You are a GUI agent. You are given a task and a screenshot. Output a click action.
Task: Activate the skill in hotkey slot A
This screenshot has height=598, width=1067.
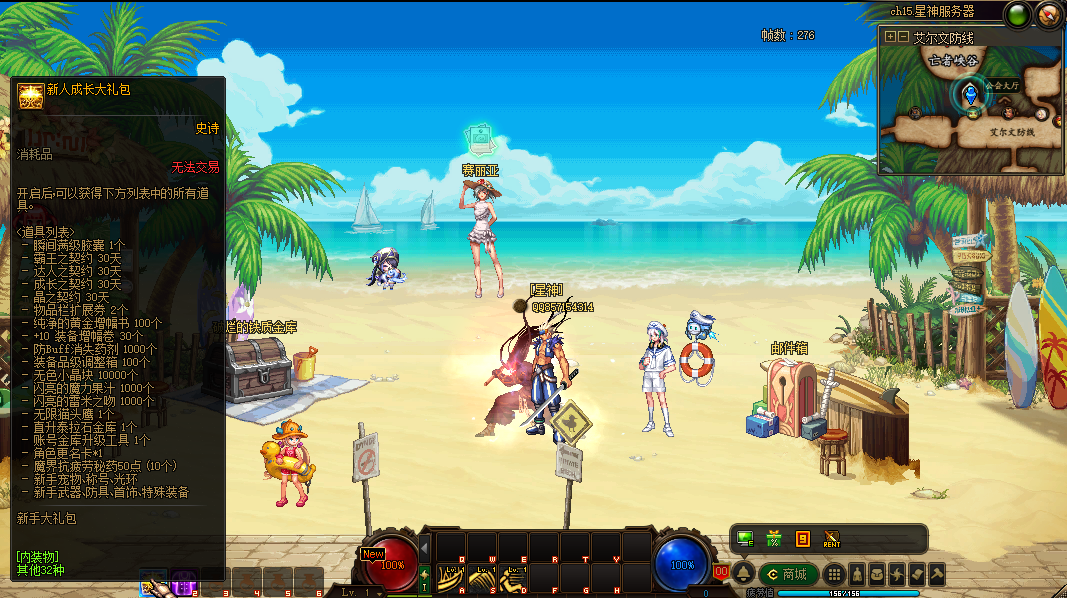[449, 578]
